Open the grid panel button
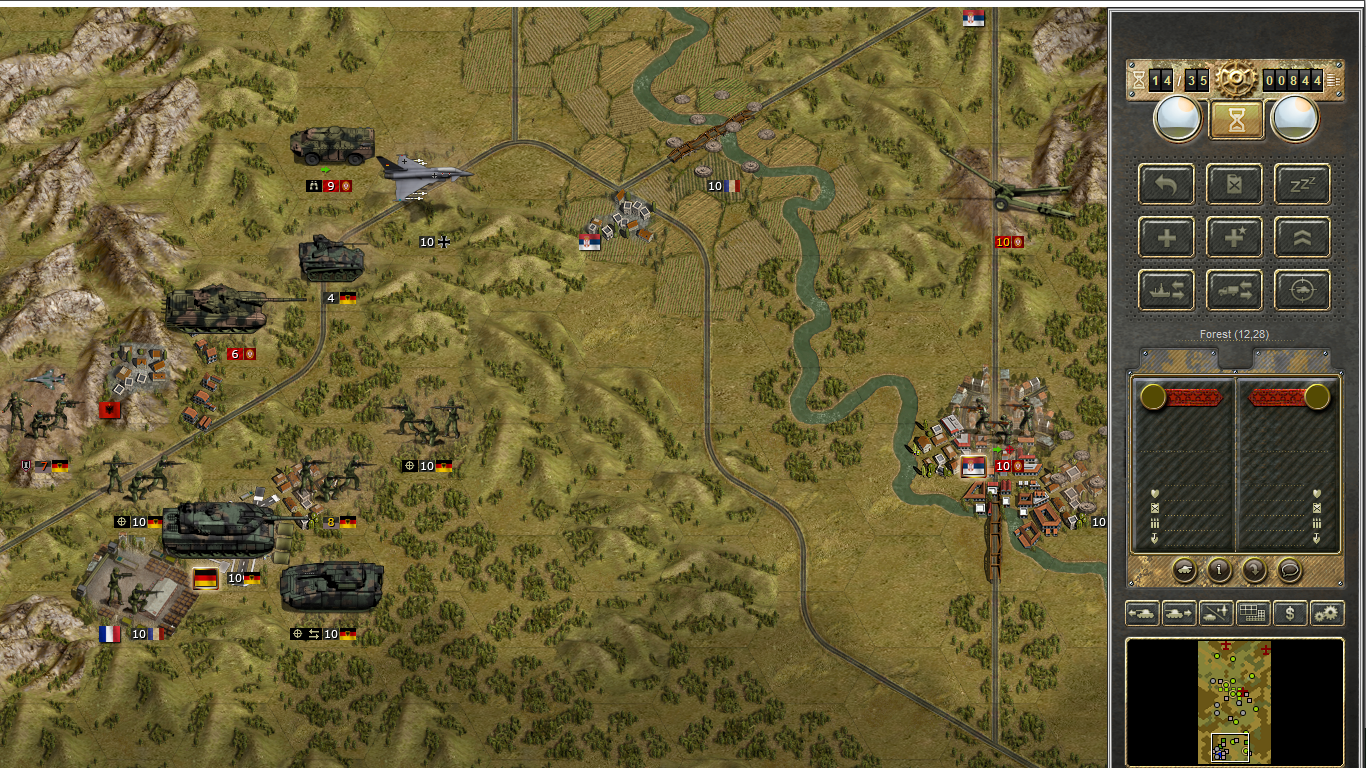The width and height of the screenshot is (1366, 768). [1252, 613]
